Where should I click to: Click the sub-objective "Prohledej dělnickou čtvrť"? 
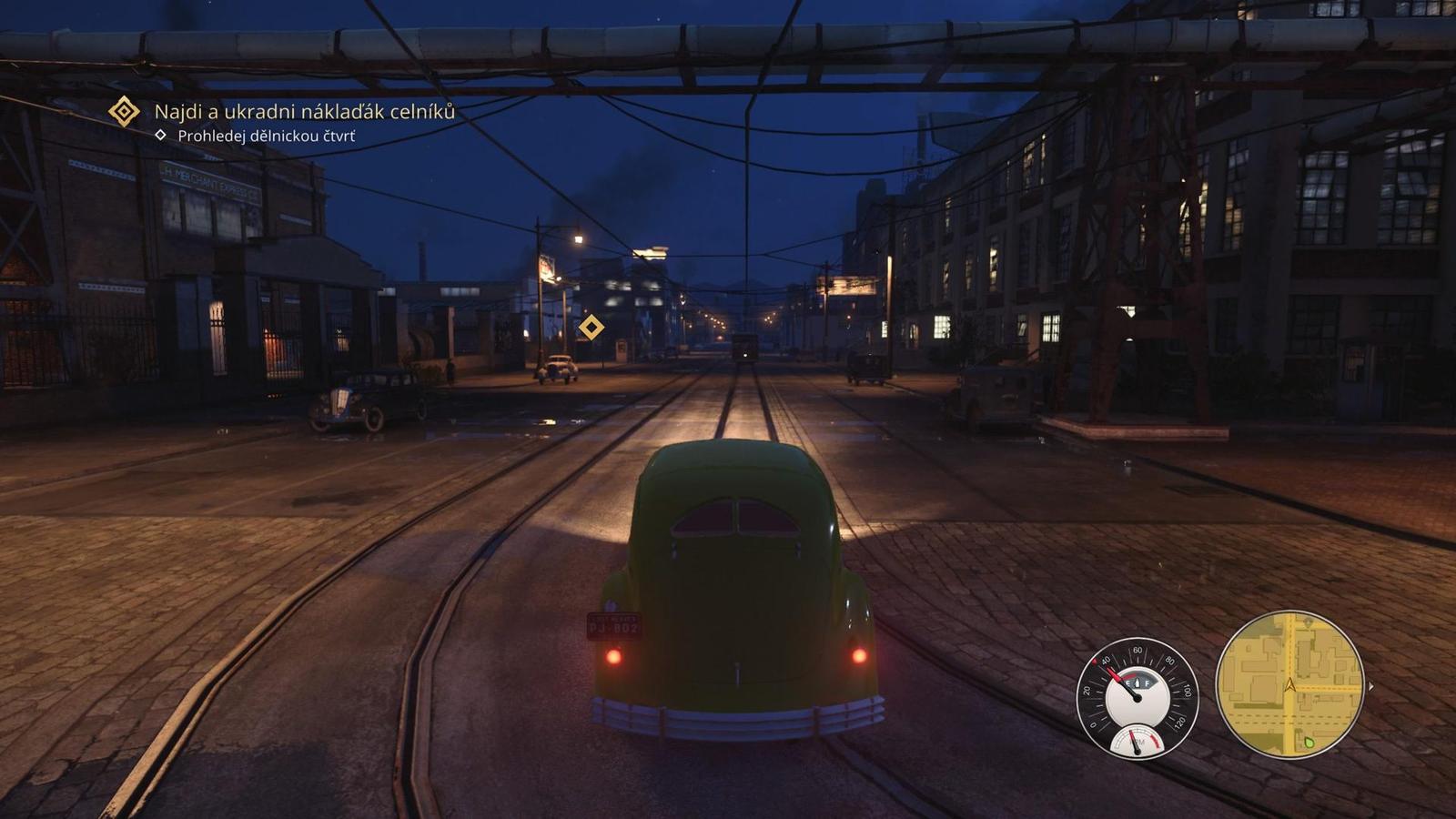(x=266, y=136)
